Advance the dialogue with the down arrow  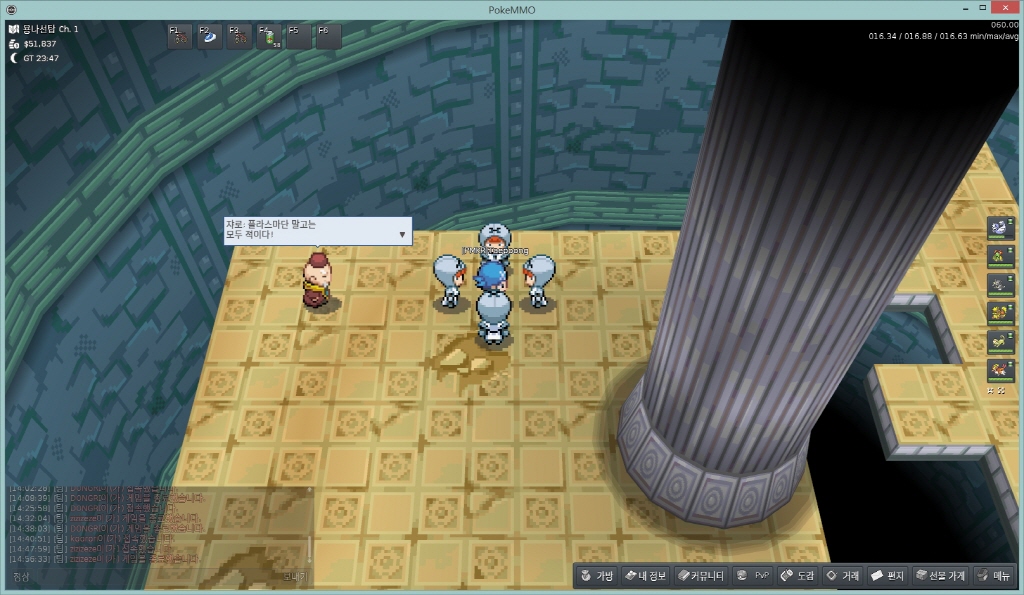403,235
